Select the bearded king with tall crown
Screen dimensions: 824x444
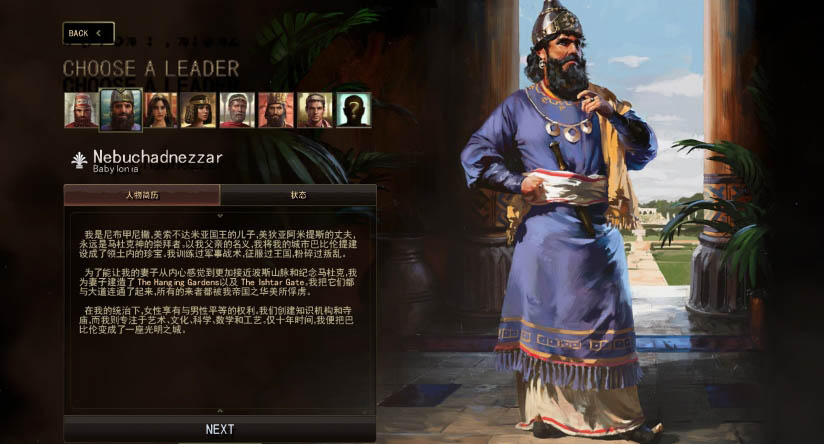(275, 110)
